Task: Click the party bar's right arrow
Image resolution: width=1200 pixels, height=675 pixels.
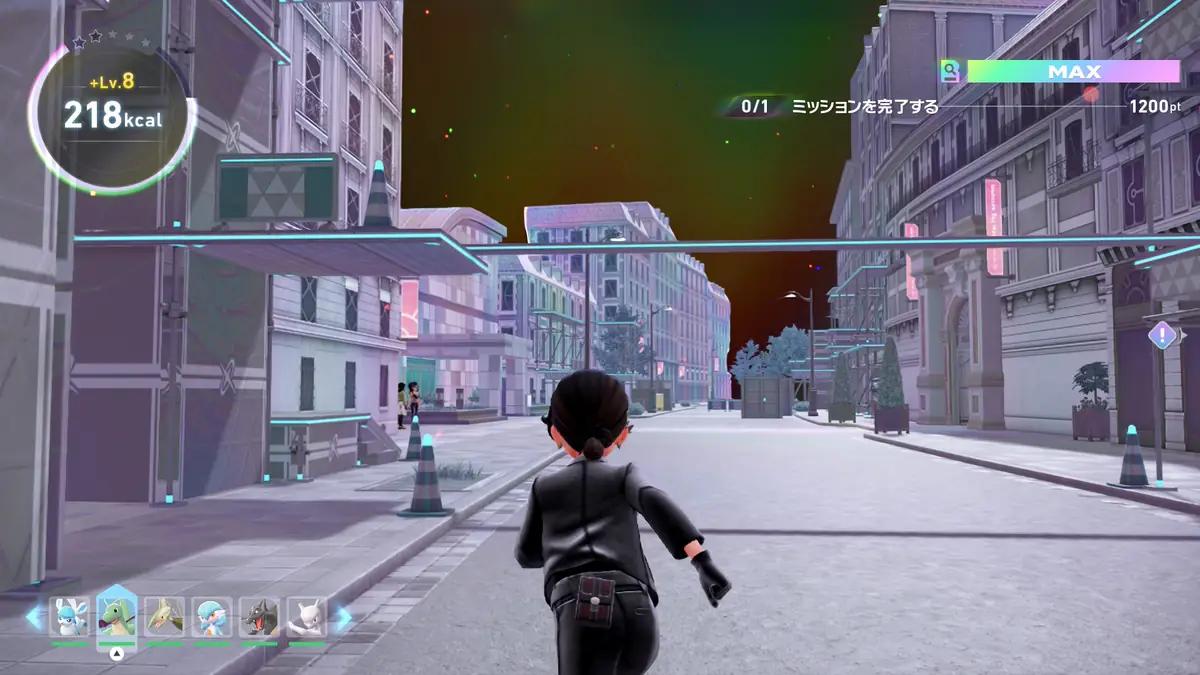Action: [x=342, y=618]
